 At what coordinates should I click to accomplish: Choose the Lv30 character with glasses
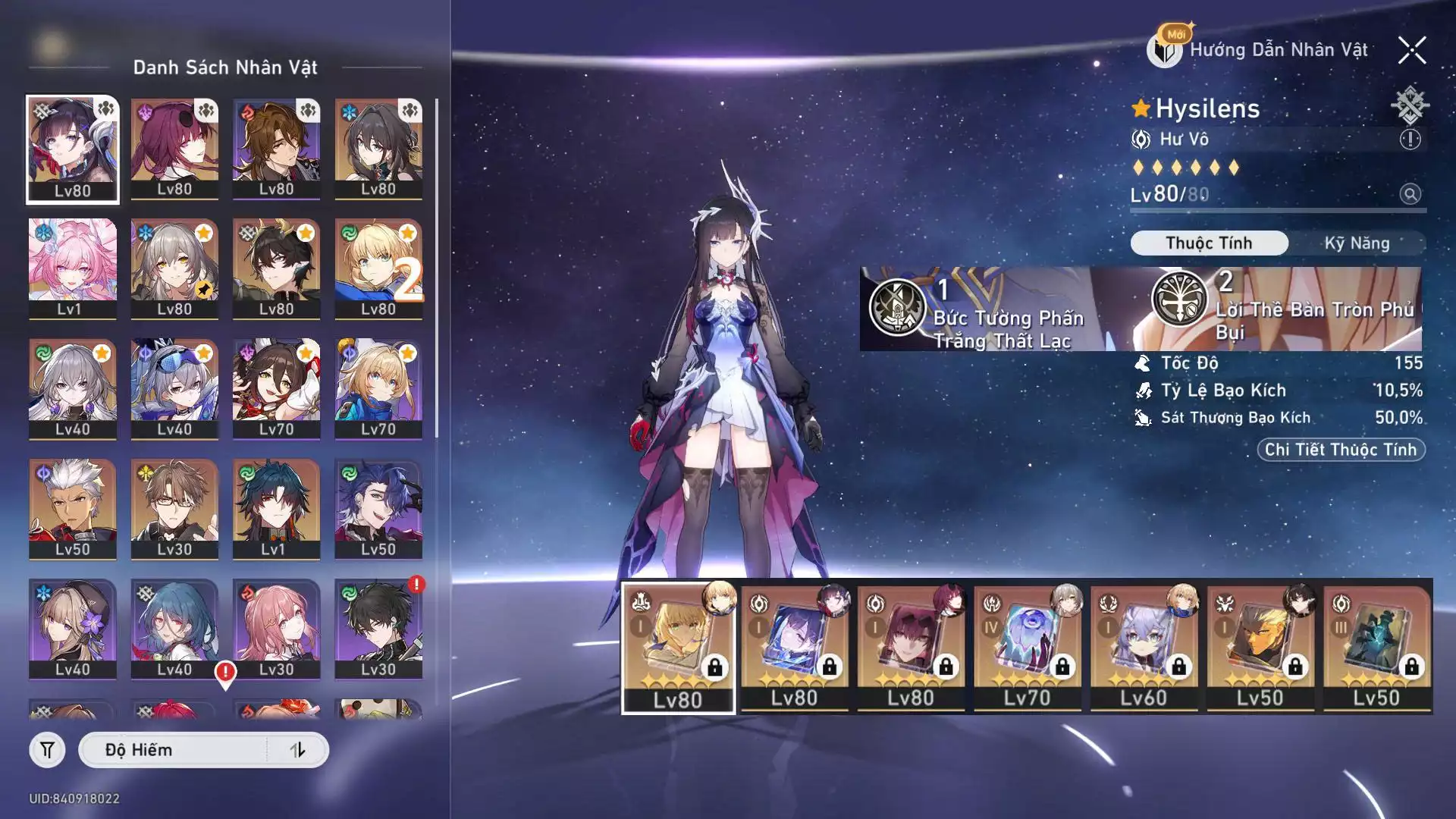point(174,509)
